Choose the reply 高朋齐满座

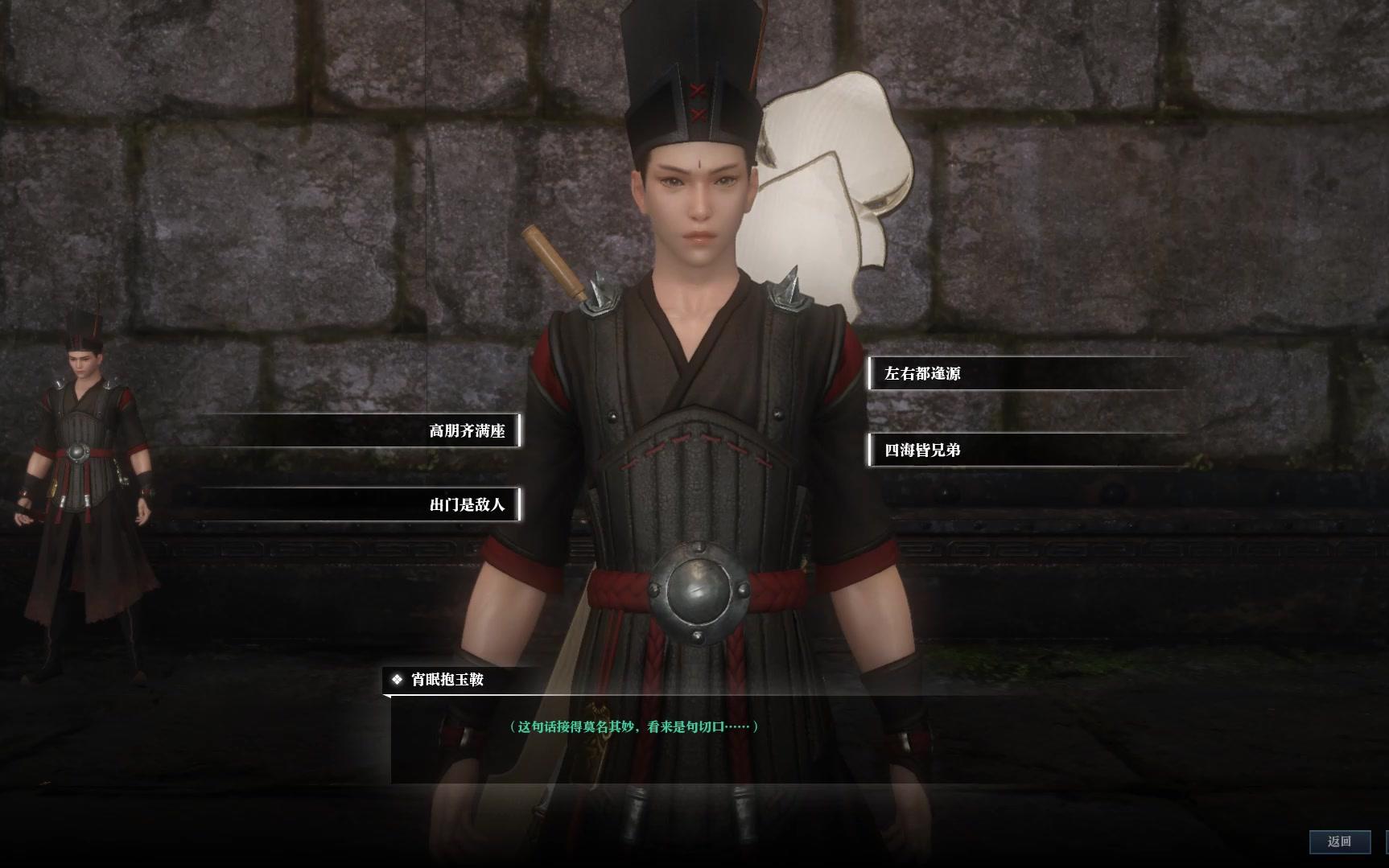point(467,431)
